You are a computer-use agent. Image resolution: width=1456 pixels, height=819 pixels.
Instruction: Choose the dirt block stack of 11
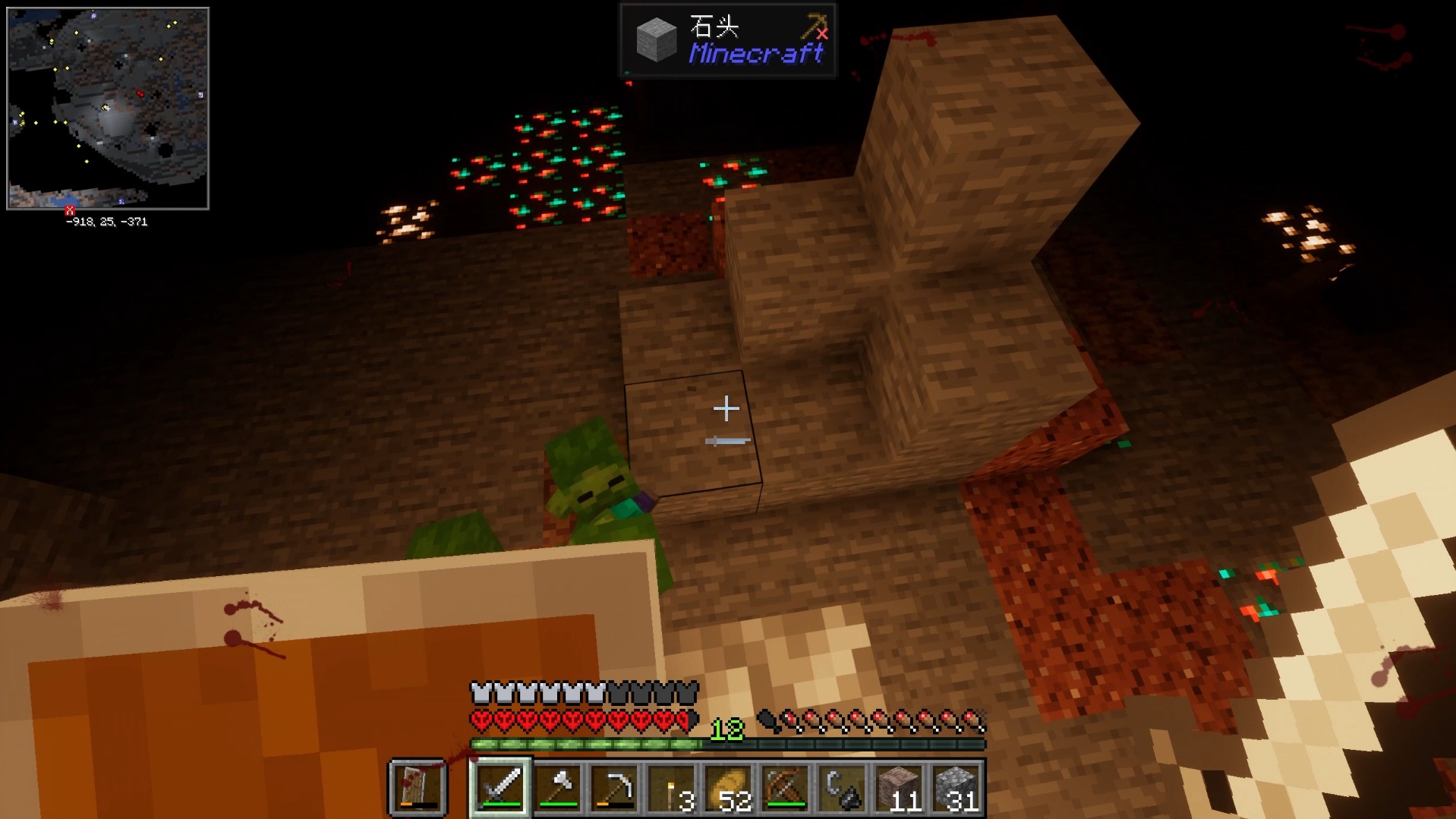click(900, 788)
